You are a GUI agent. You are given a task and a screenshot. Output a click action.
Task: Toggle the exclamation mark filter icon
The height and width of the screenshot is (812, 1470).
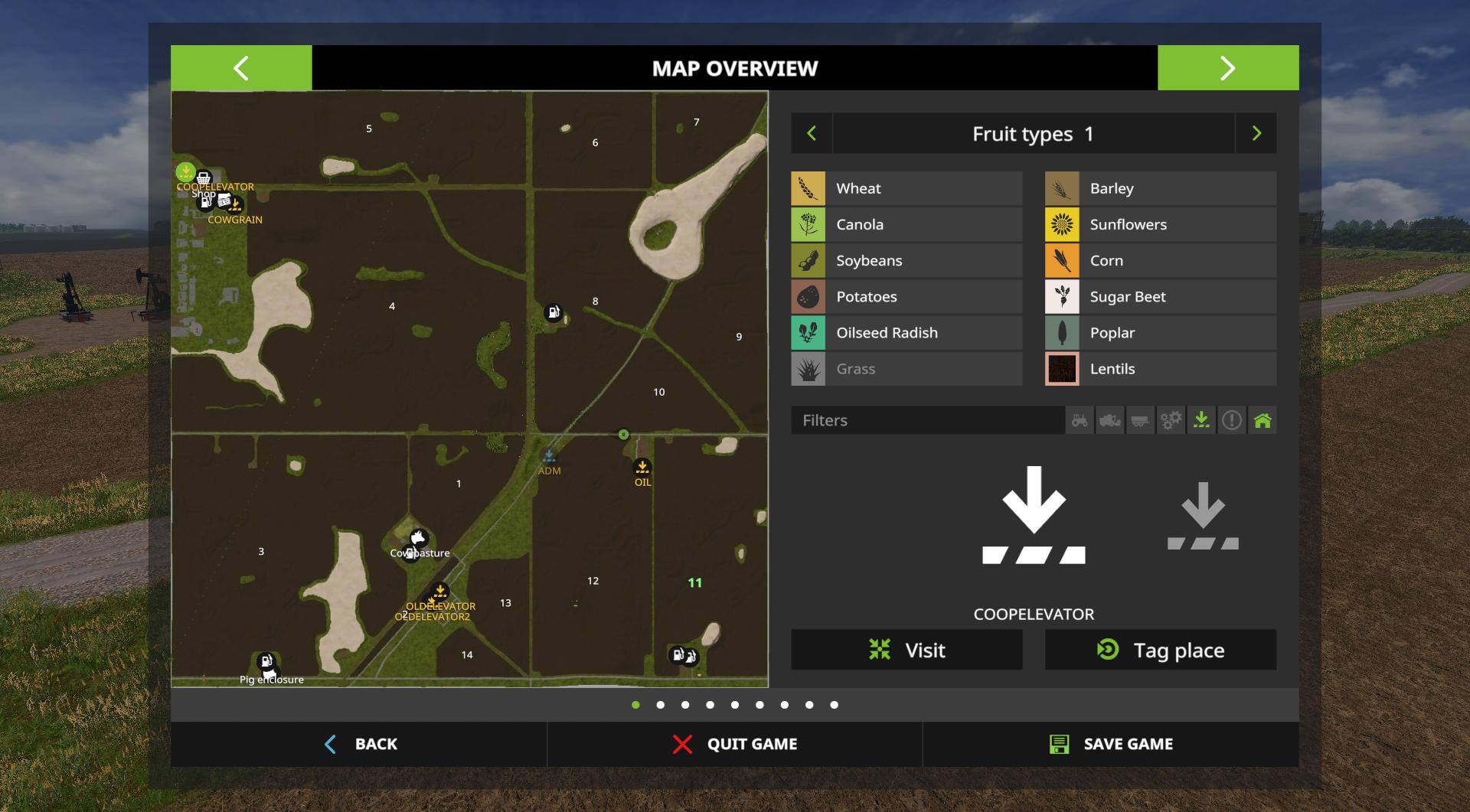[x=1232, y=420]
